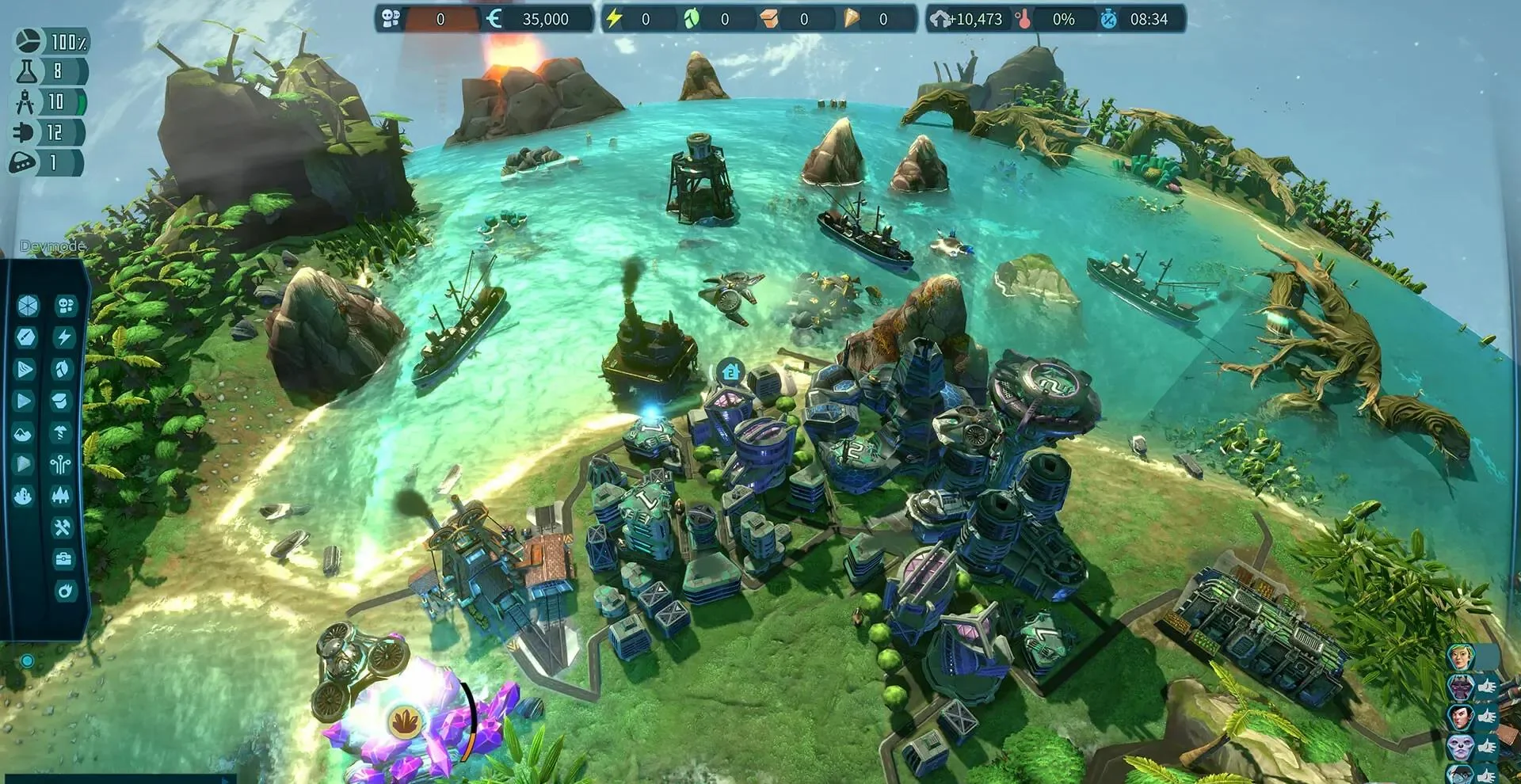
Task: Open the trees forestry category
Action: [63, 496]
